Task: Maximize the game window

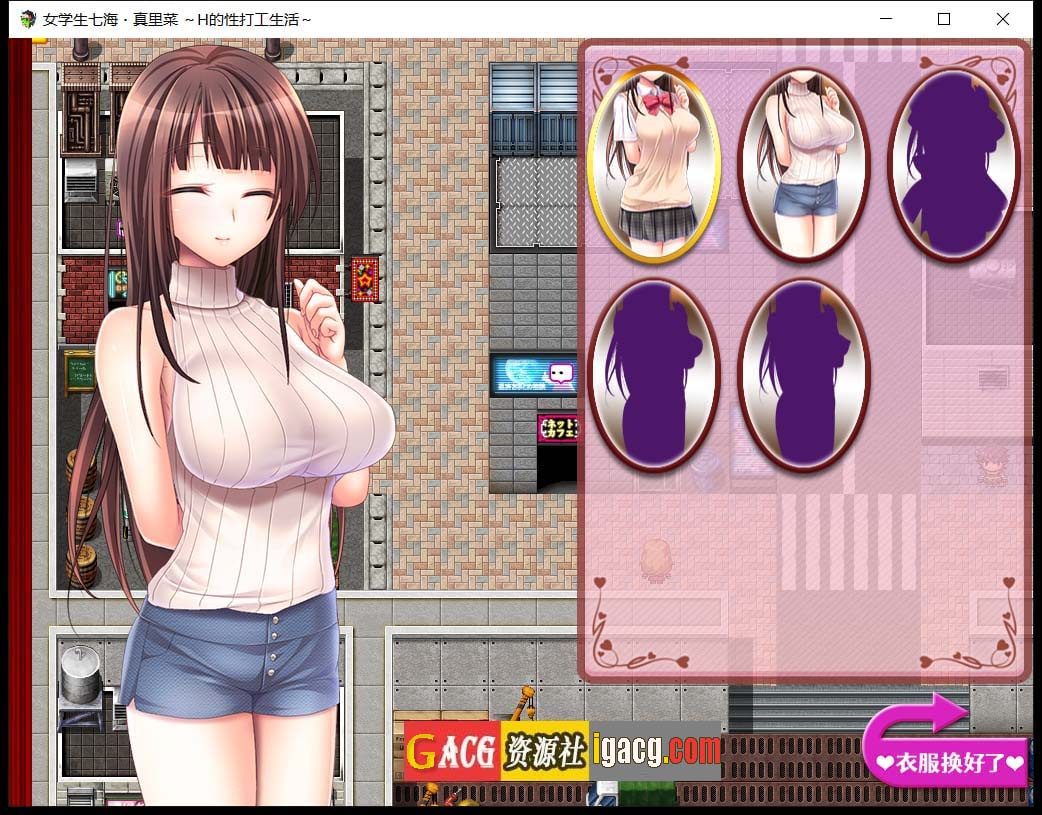Action: pos(943,19)
